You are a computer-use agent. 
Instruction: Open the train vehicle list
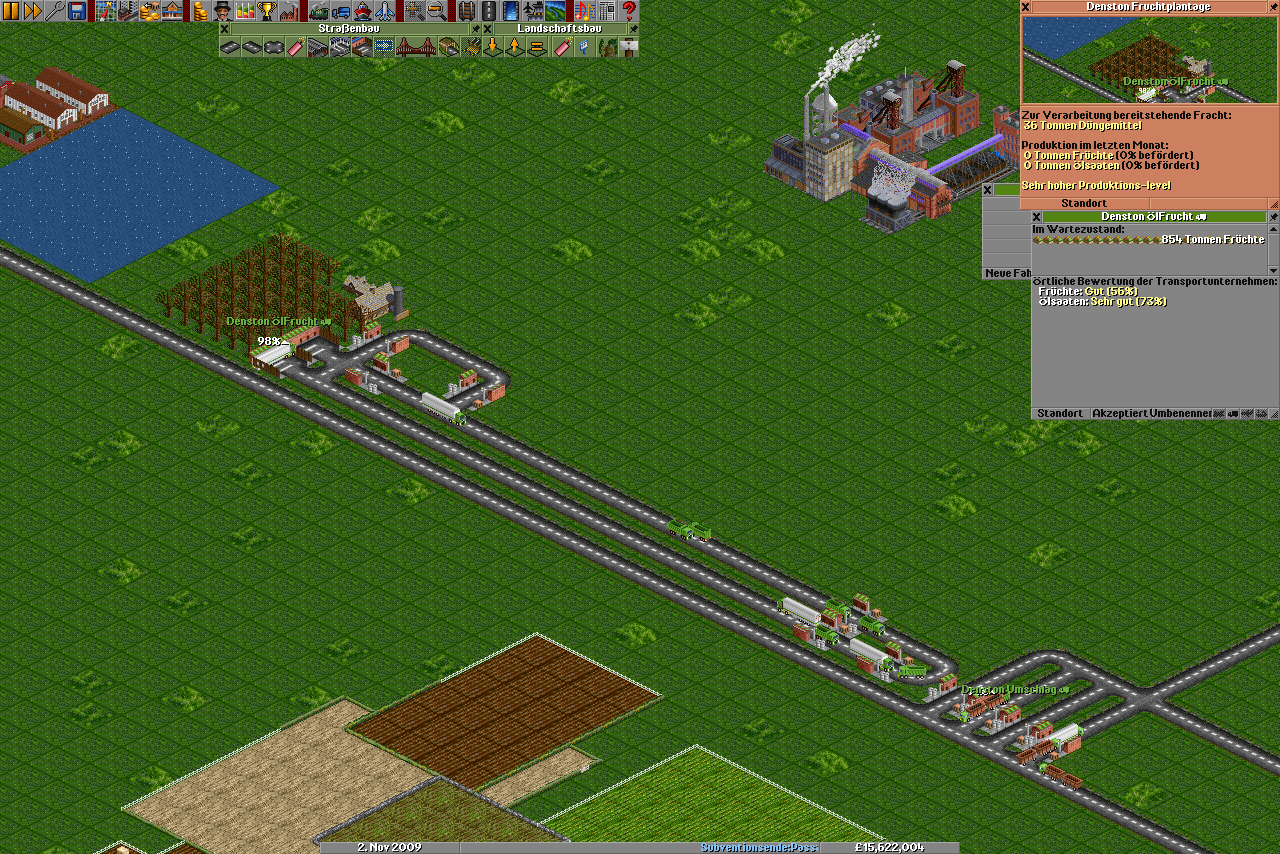click(x=319, y=11)
